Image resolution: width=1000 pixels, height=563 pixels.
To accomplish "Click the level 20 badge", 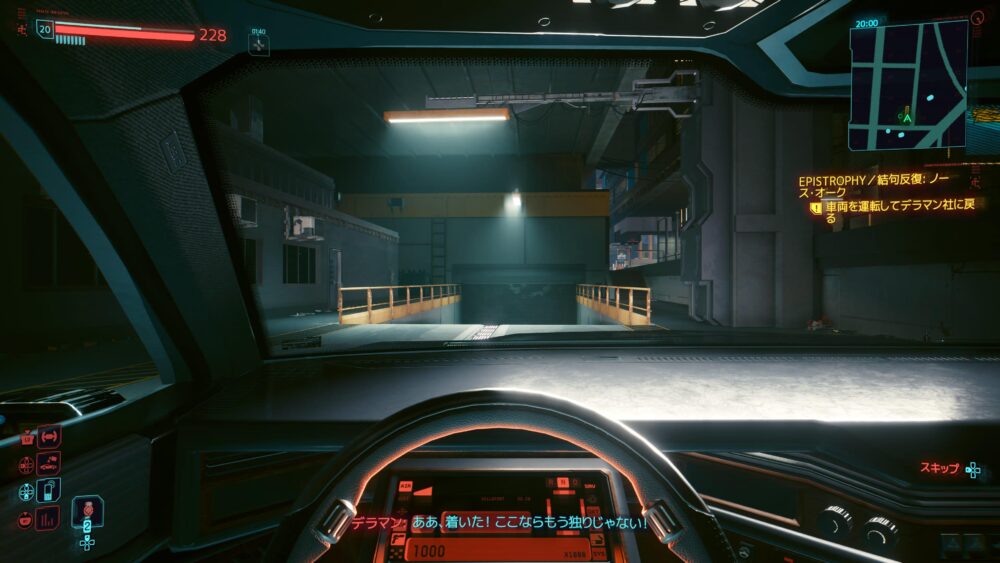I will [x=45, y=29].
